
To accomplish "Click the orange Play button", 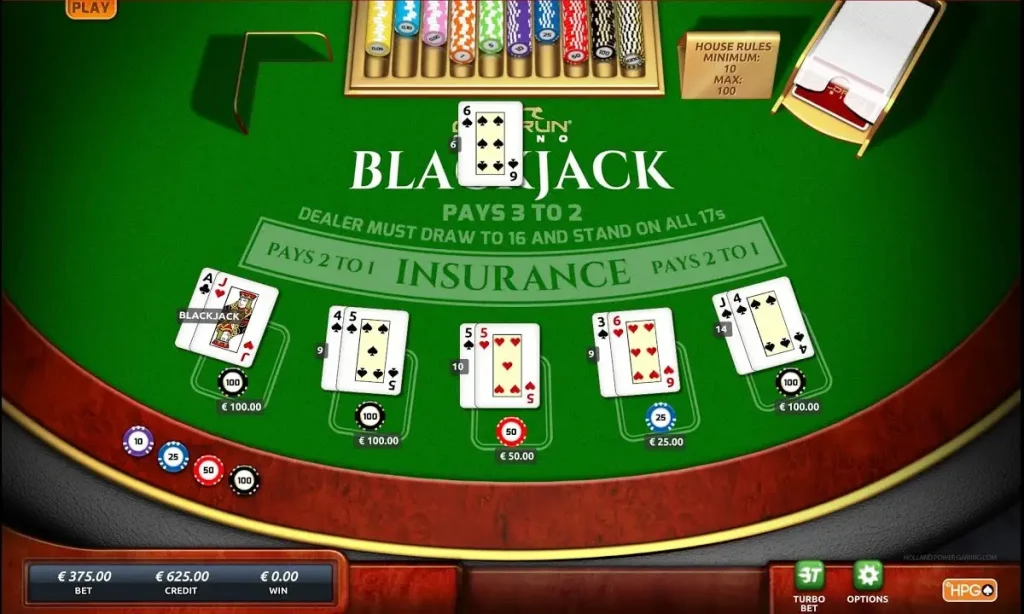I will pyautogui.click(x=91, y=7).
